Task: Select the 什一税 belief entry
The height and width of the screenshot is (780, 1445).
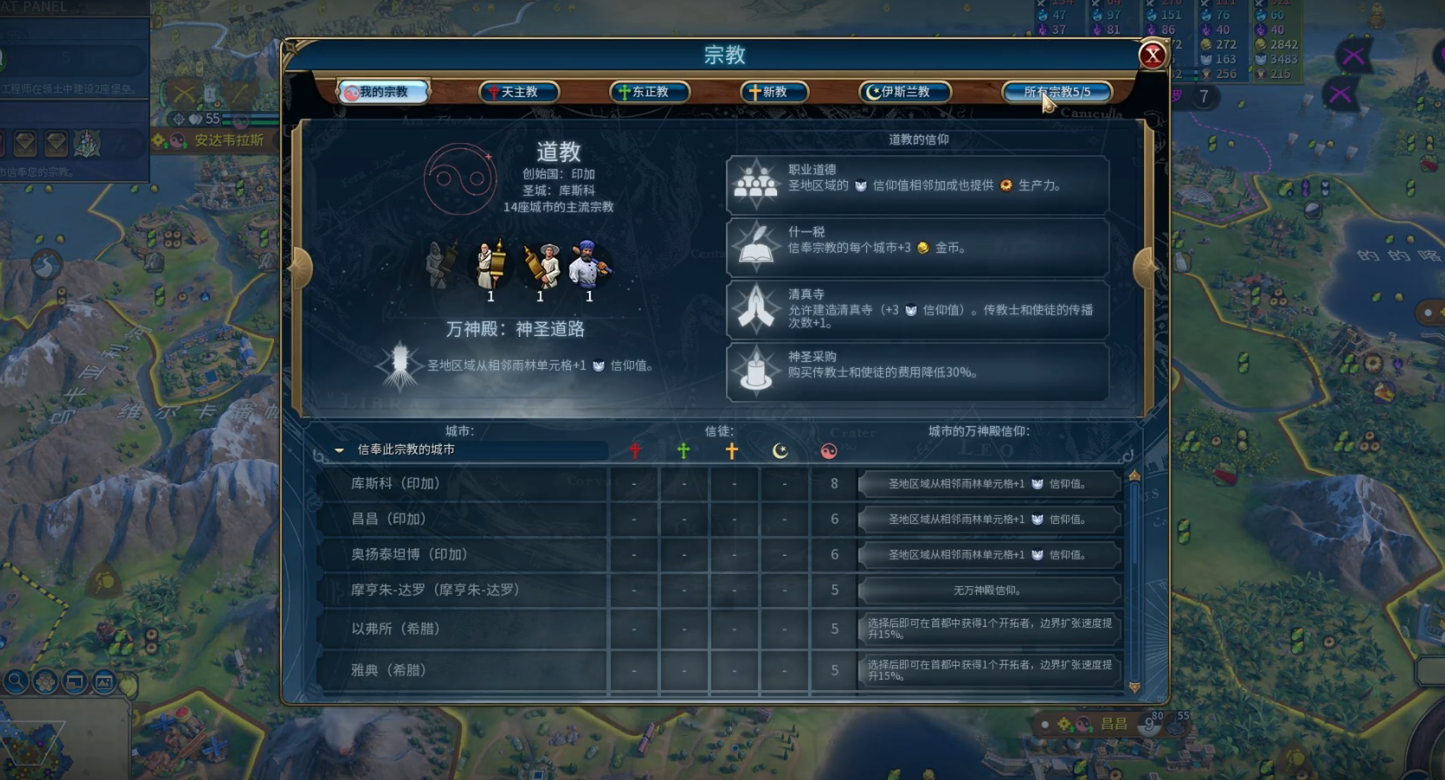Action: pyautogui.click(x=917, y=247)
